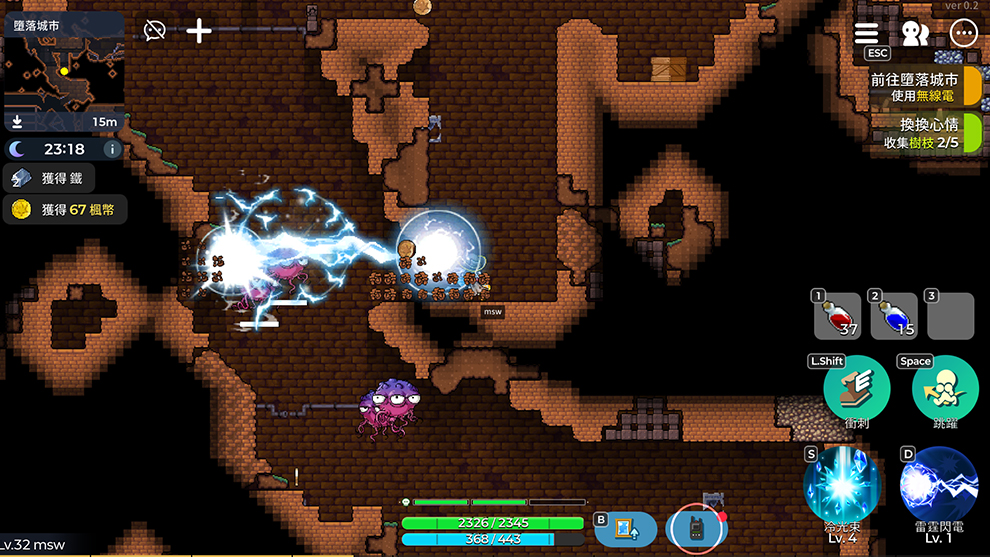Cast the 冷光束 ice beam skill
990x557 pixels.
tap(843, 484)
